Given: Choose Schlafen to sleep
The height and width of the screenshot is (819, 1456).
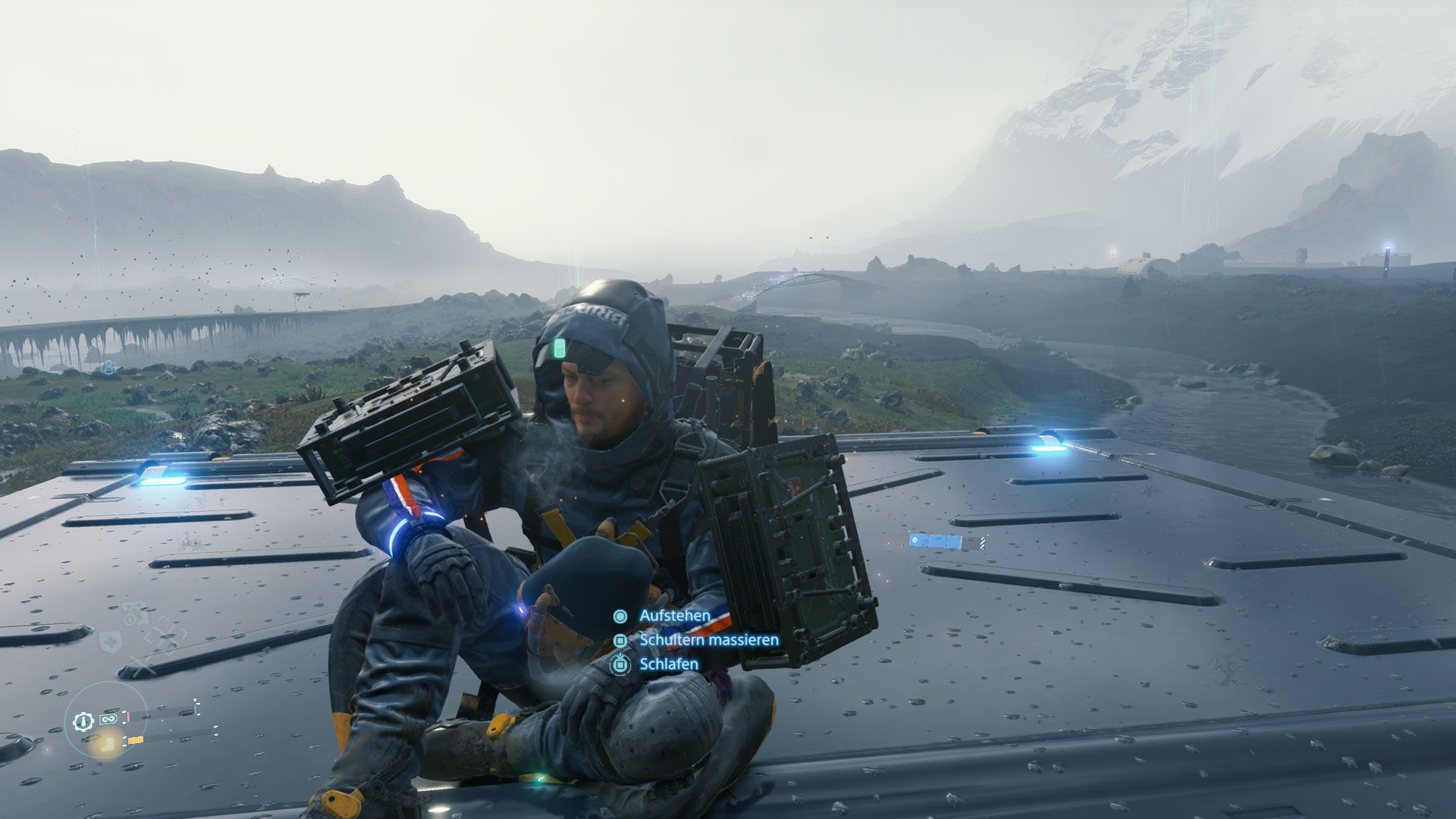Looking at the screenshot, I should 668,664.
